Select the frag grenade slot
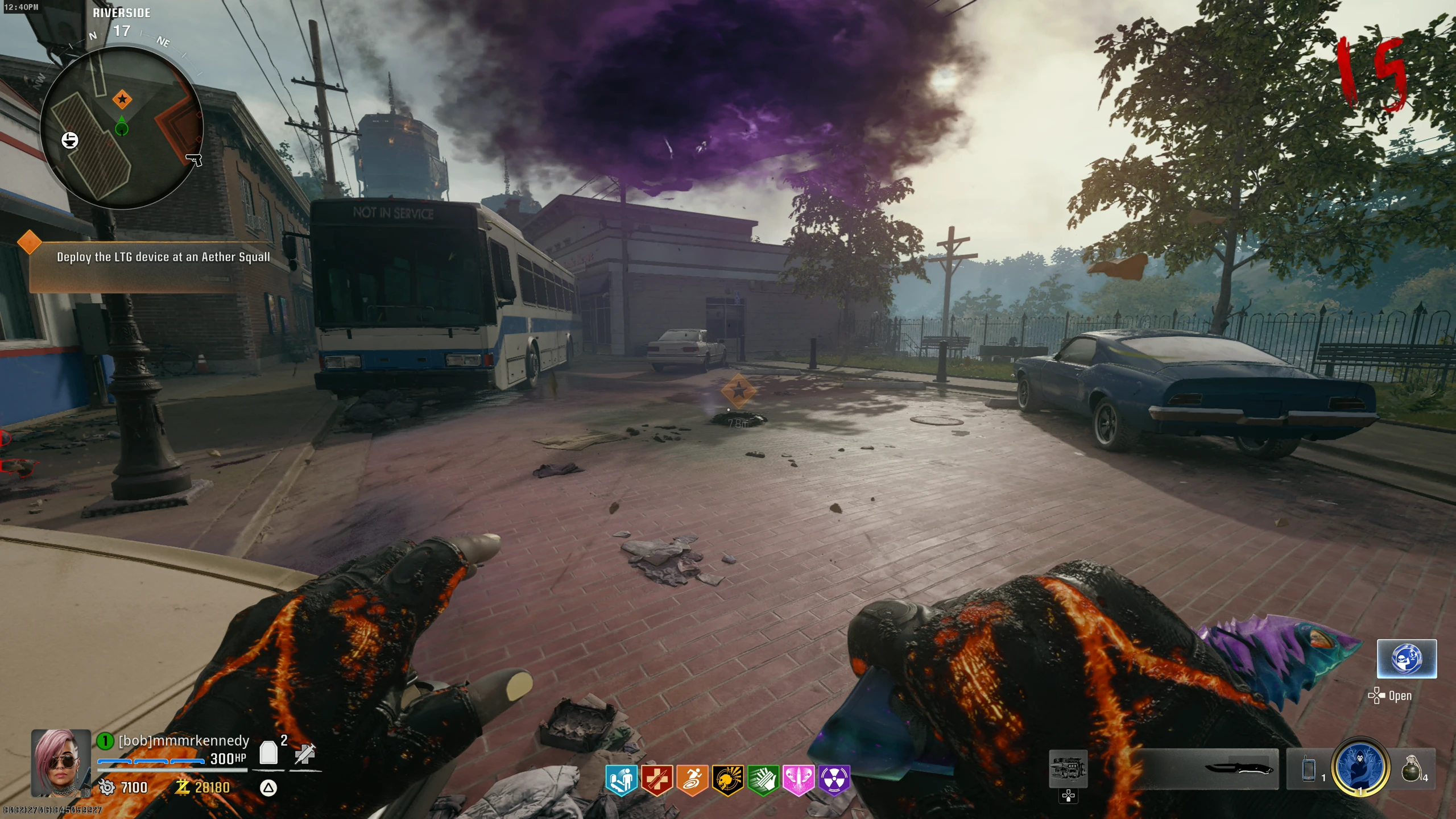This screenshot has width=1456, height=819. (x=1412, y=769)
